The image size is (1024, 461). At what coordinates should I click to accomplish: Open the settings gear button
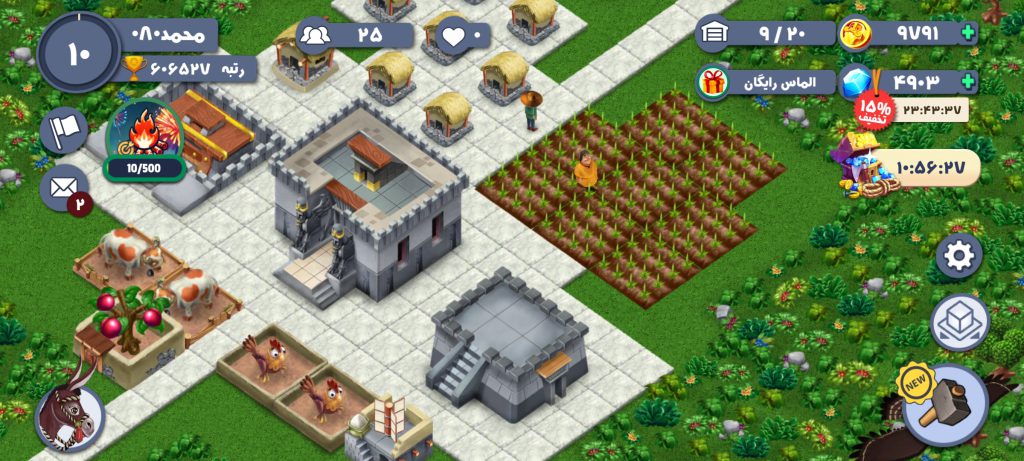958,256
